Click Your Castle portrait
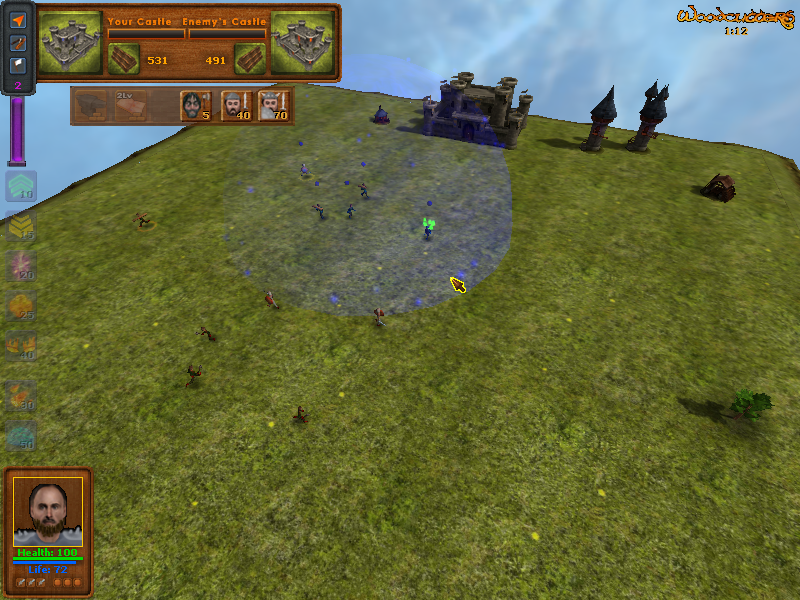The height and width of the screenshot is (600, 800). (x=71, y=42)
